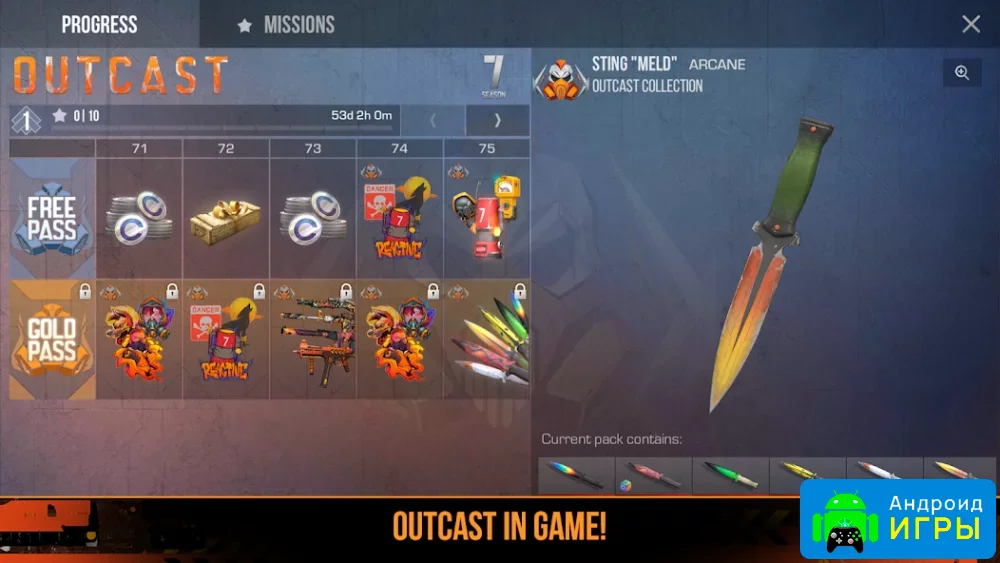The height and width of the screenshot is (563, 1000).
Task: View the level 72 gold pass Reactive sticker
Action: tap(226, 340)
